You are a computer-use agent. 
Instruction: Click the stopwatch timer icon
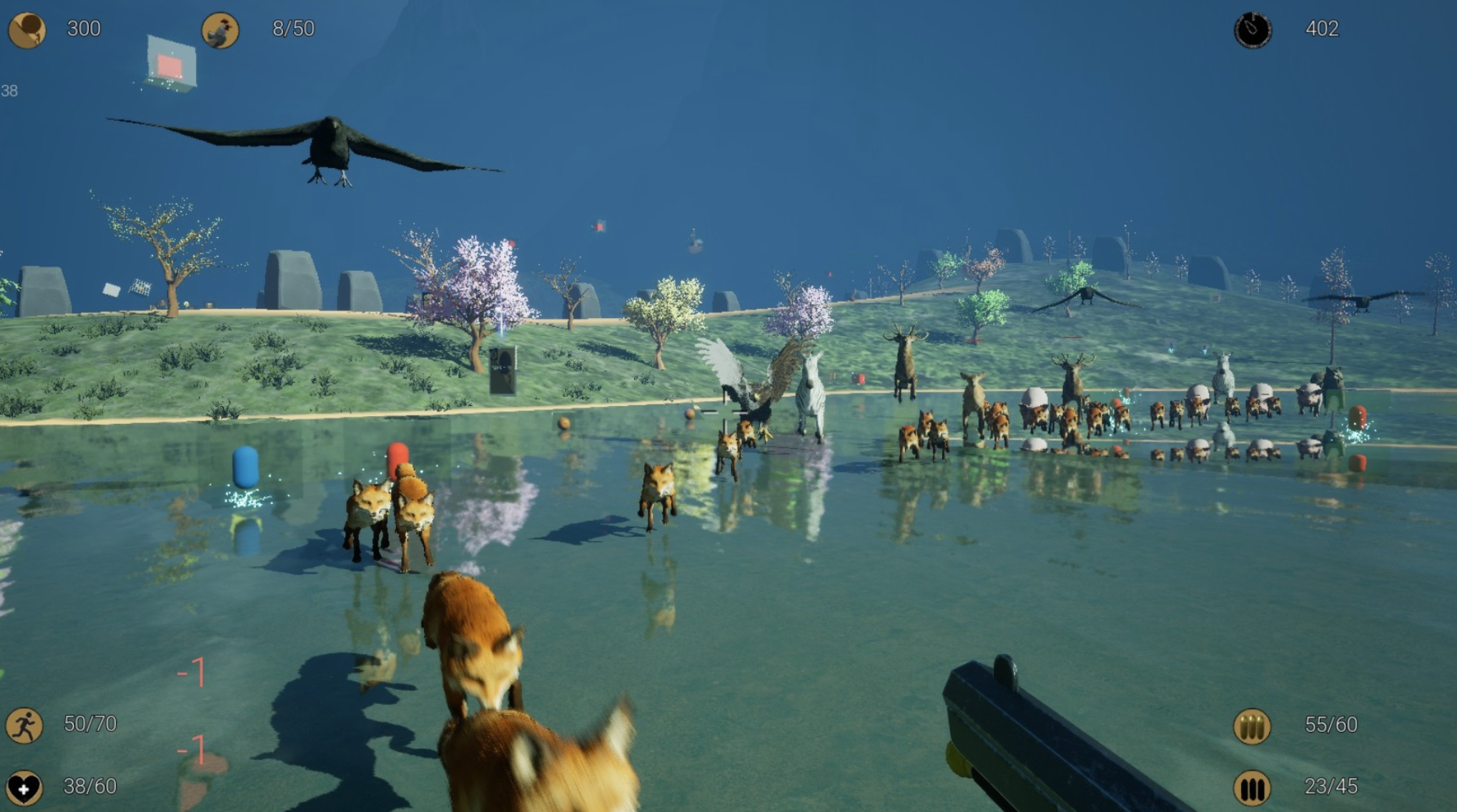(1253, 30)
